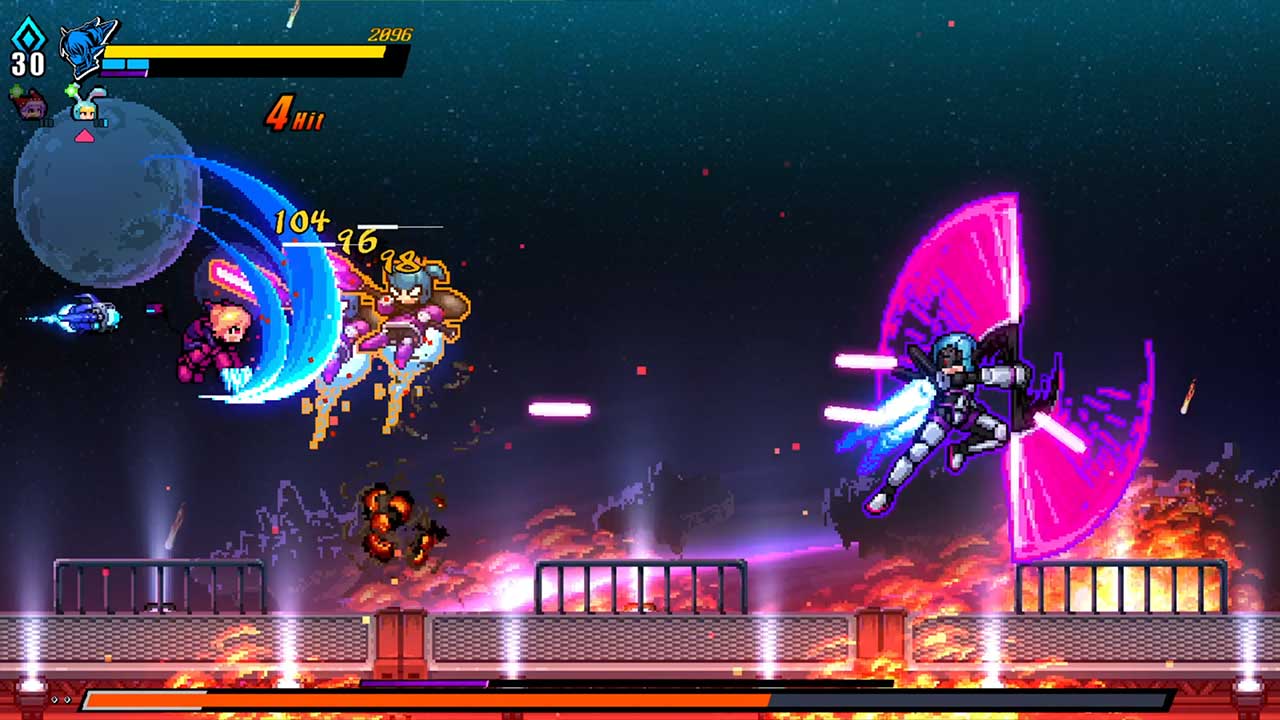Click the blue crystal currency icon
The width and height of the screenshot is (1280, 720).
point(27,34)
